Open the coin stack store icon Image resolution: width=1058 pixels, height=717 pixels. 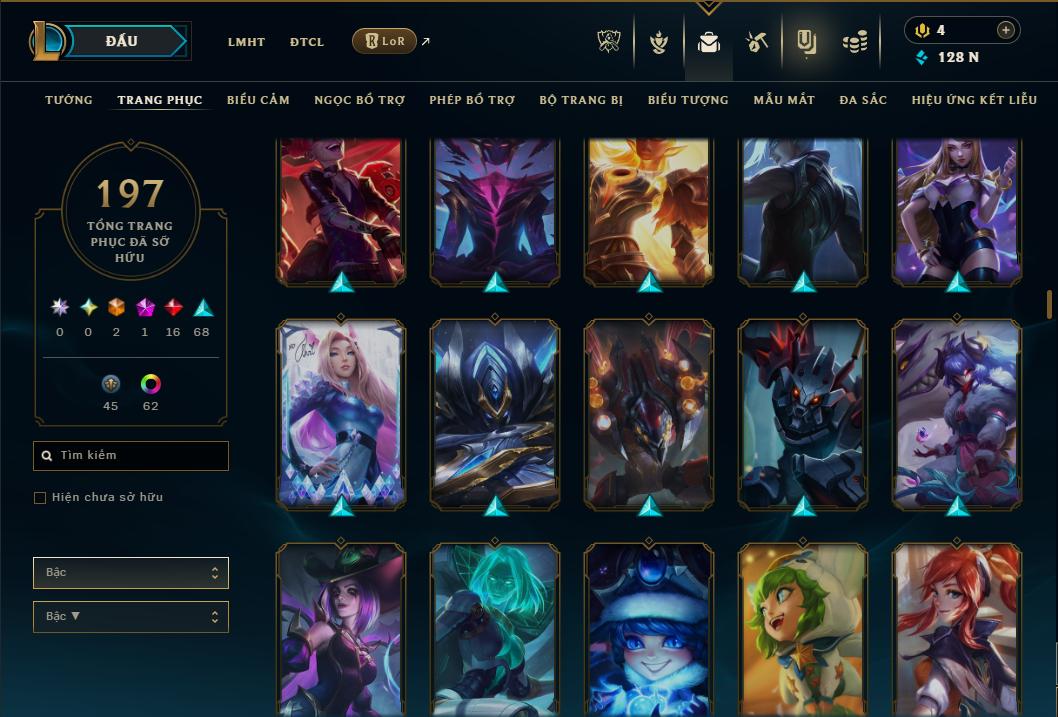854,42
